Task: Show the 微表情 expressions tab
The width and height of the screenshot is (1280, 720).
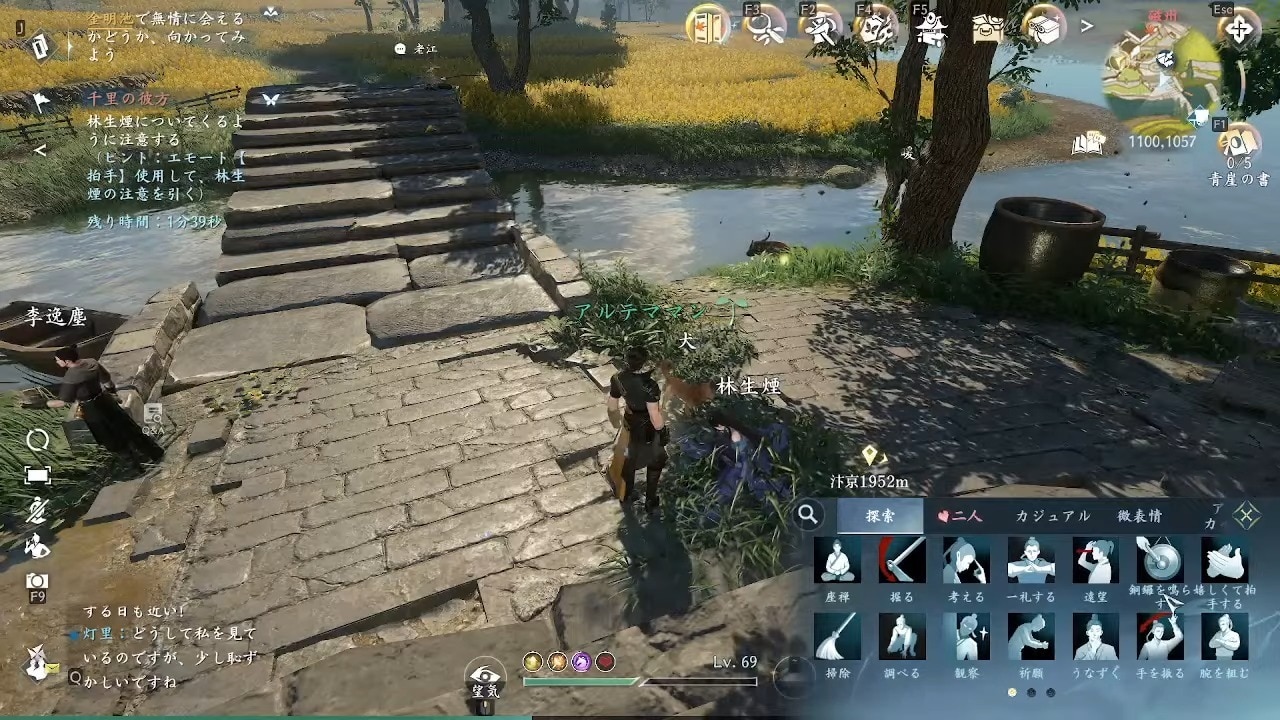Action: 1139,516
